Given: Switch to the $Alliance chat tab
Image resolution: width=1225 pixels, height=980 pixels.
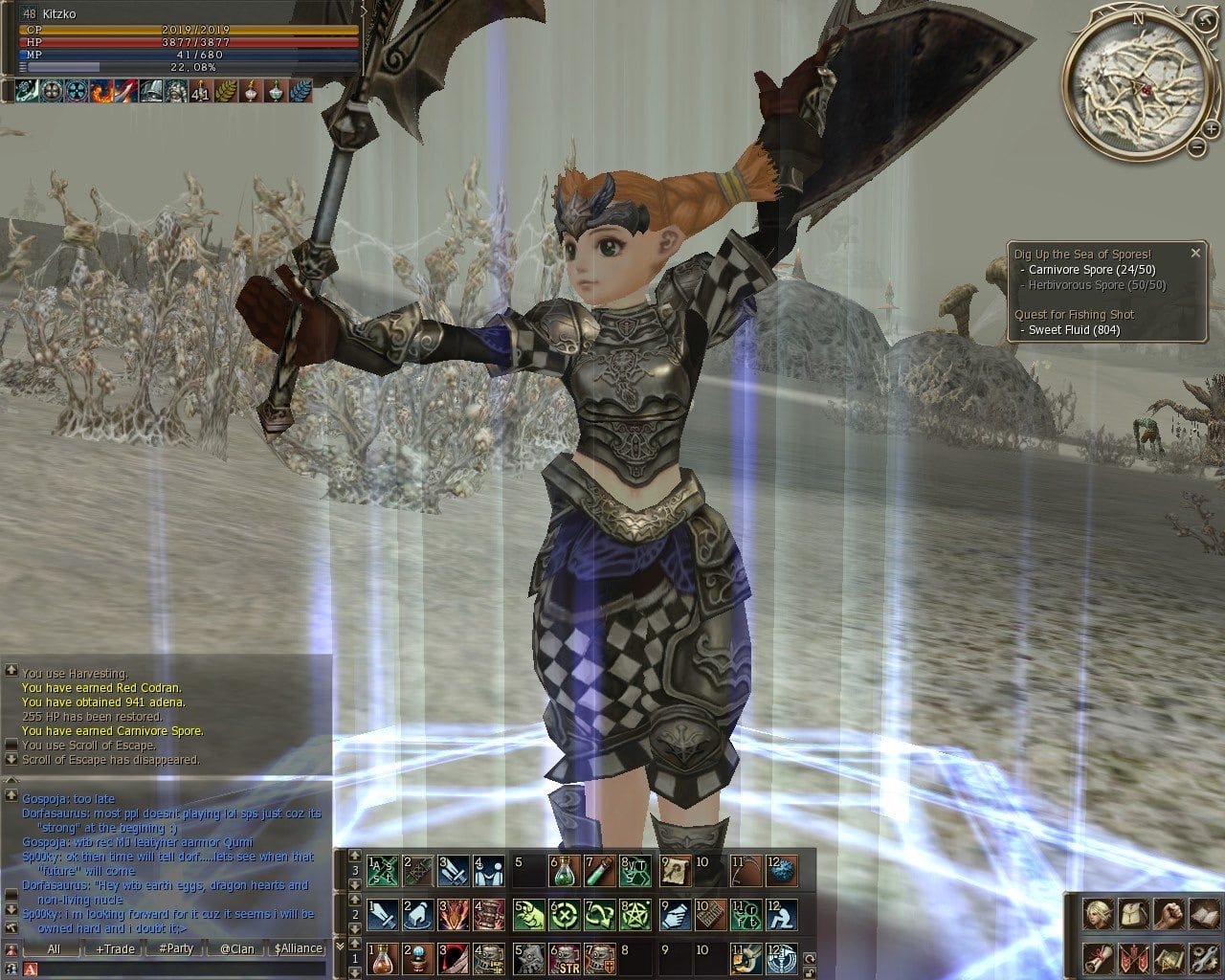Looking at the screenshot, I should (298, 948).
